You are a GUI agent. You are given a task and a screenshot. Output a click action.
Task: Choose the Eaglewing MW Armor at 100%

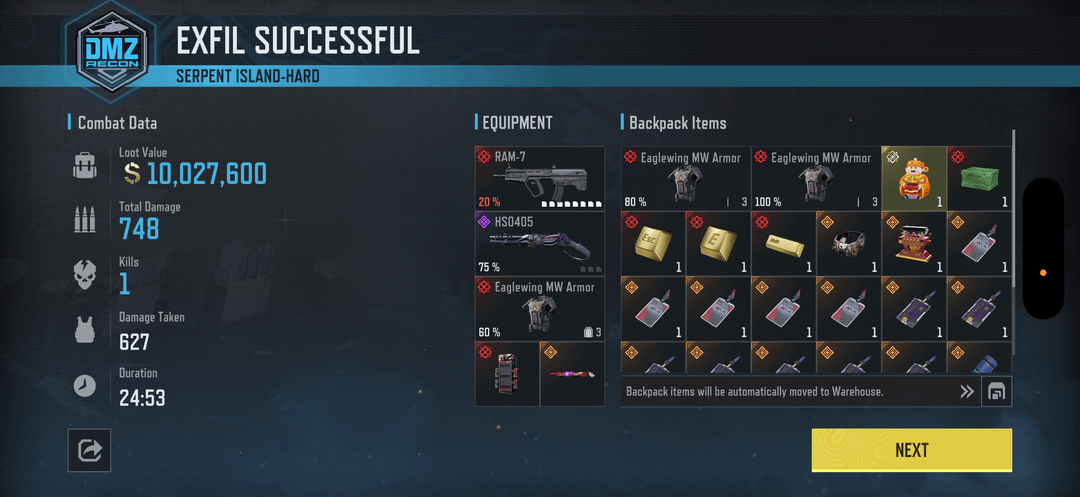pos(815,178)
